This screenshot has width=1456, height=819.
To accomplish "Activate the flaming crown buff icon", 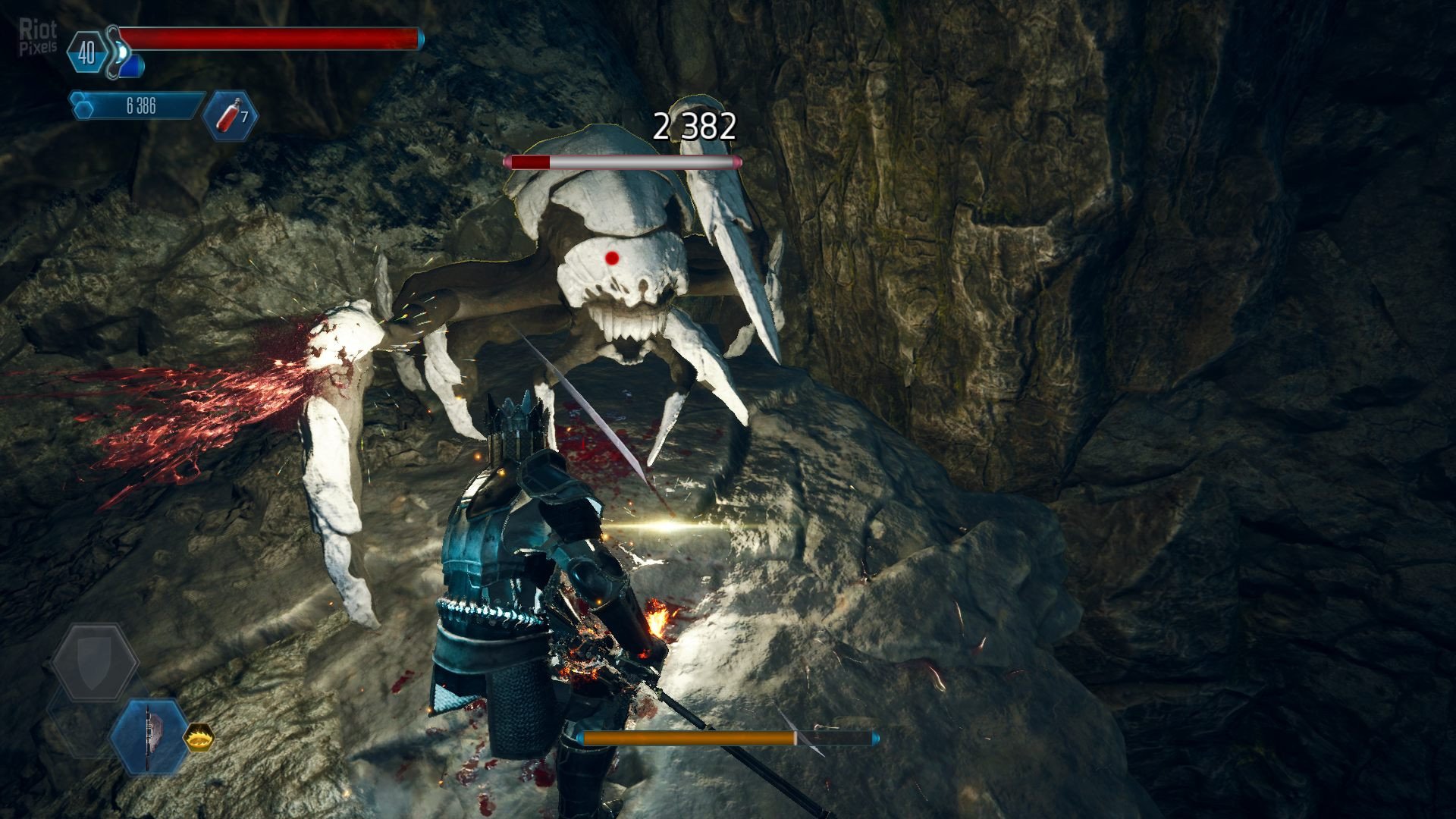I will click(x=199, y=736).
